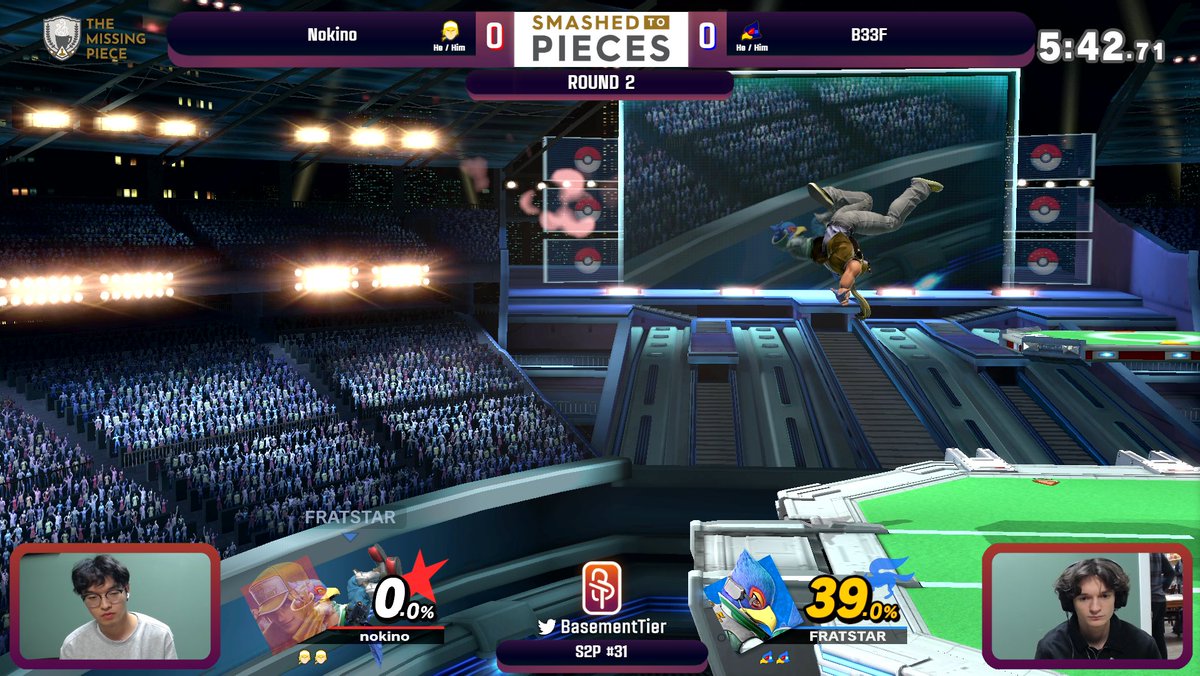The height and width of the screenshot is (676, 1200).
Task: Click the orange S2P emblem icon
Action: pyautogui.click(x=602, y=588)
